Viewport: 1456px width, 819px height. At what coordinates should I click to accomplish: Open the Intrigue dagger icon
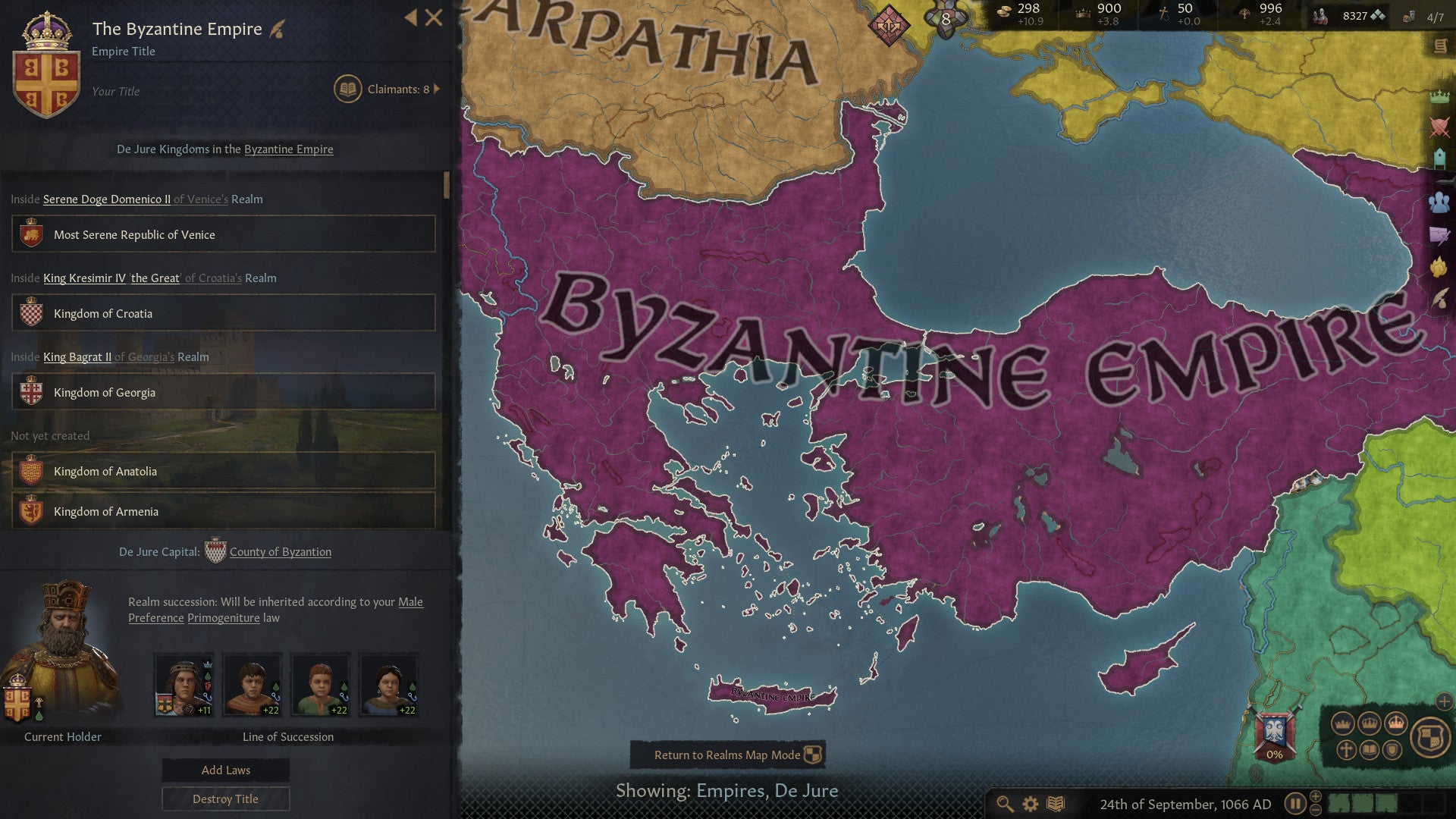pos(1439,235)
